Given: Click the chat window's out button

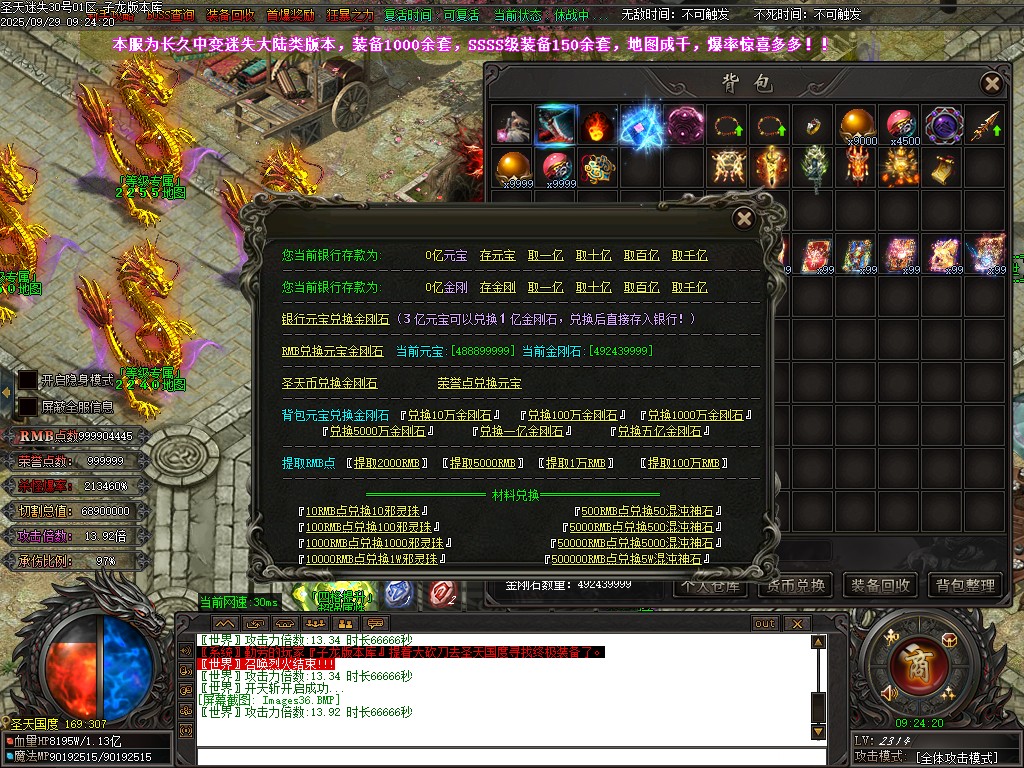Looking at the screenshot, I should tap(764, 623).
